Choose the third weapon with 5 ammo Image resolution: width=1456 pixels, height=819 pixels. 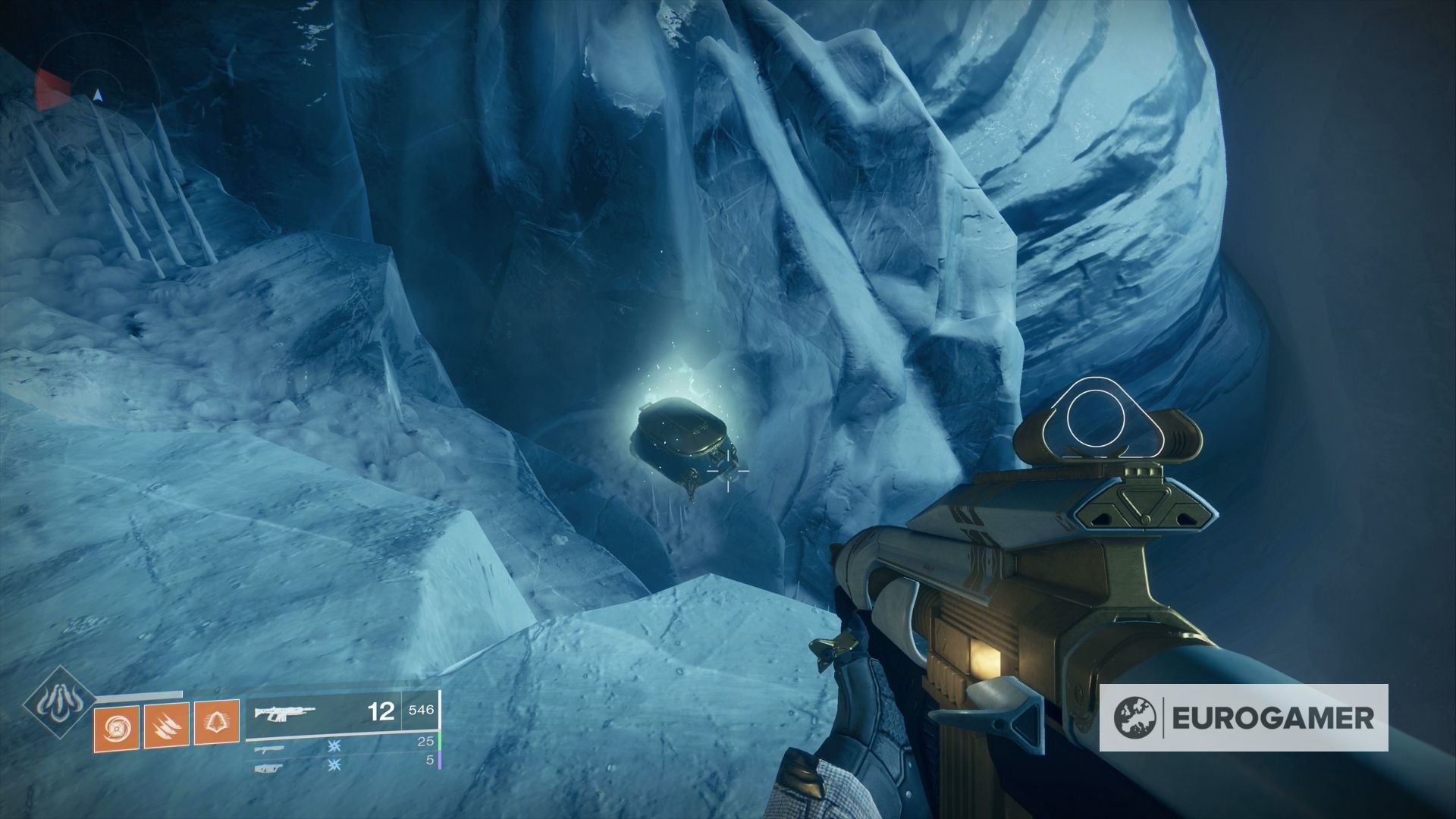[341, 767]
